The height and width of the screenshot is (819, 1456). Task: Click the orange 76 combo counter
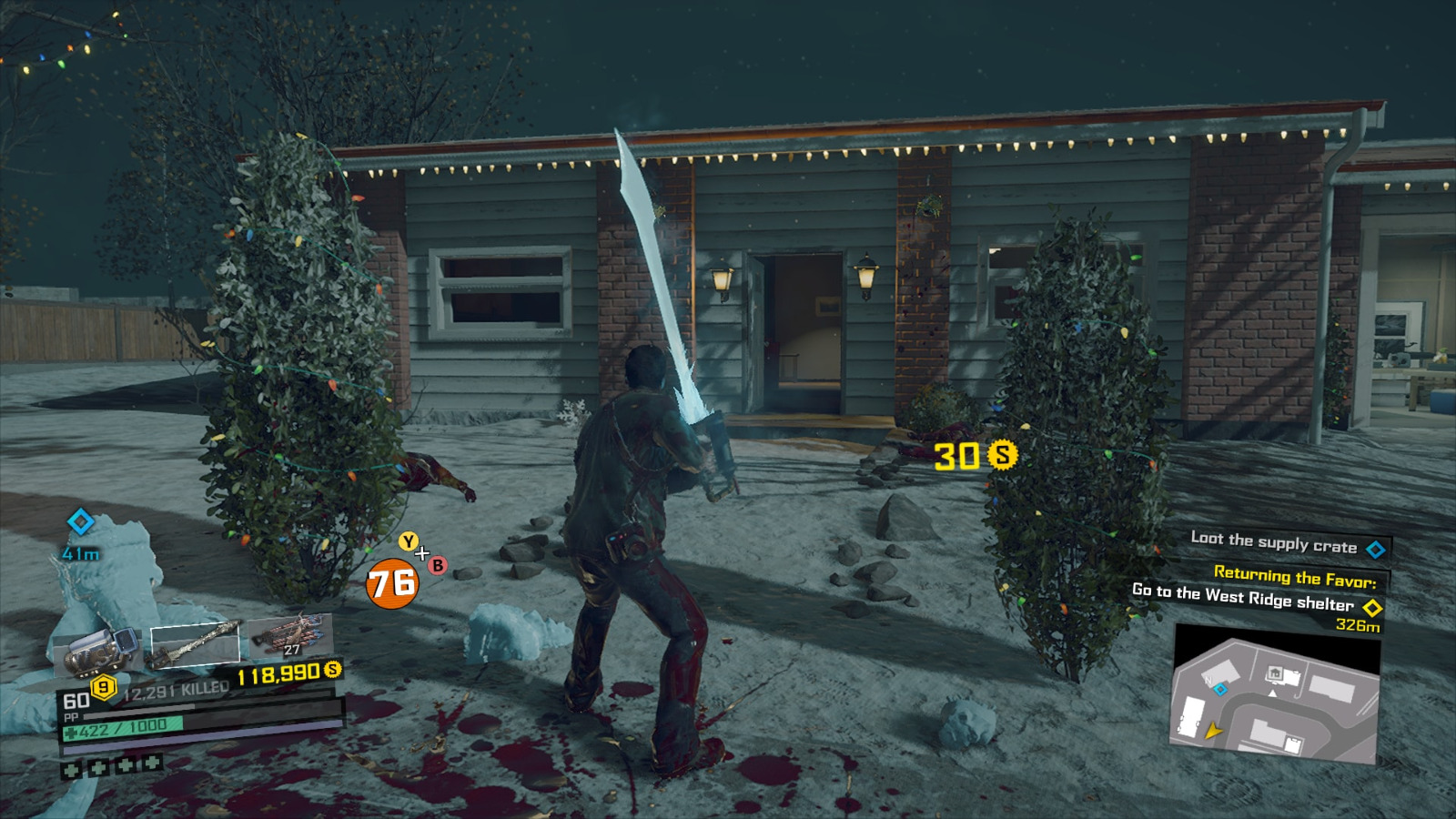[392, 583]
